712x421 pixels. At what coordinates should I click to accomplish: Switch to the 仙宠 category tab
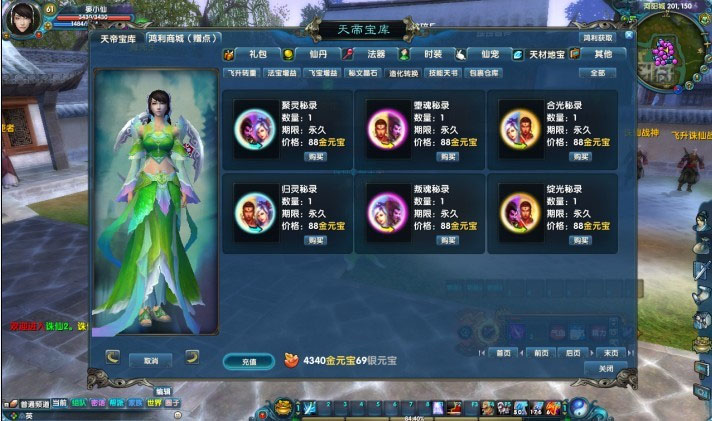pyautogui.click(x=489, y=54)
